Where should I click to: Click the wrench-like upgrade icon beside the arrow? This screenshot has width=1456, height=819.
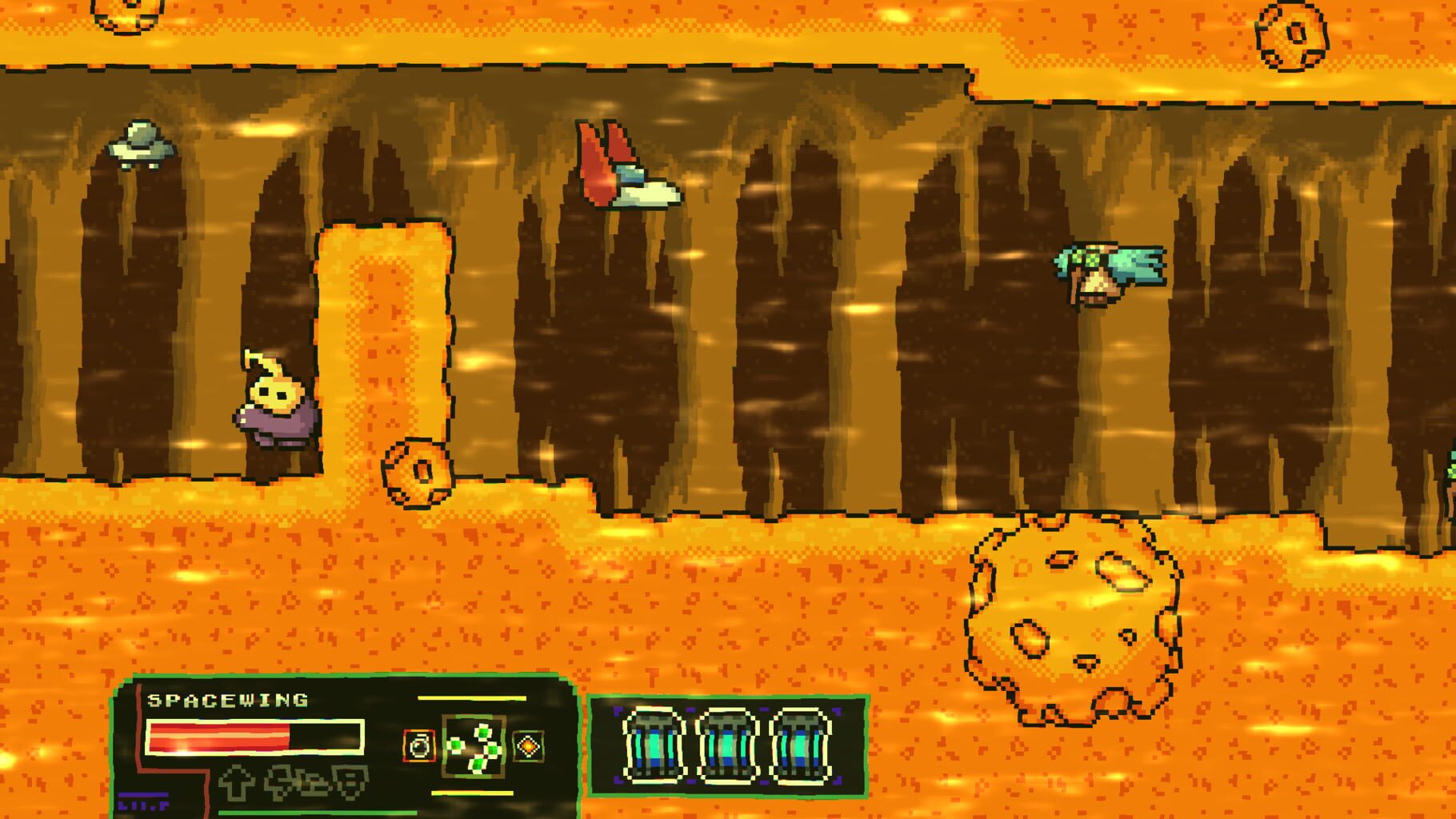(x=286, y=782)
